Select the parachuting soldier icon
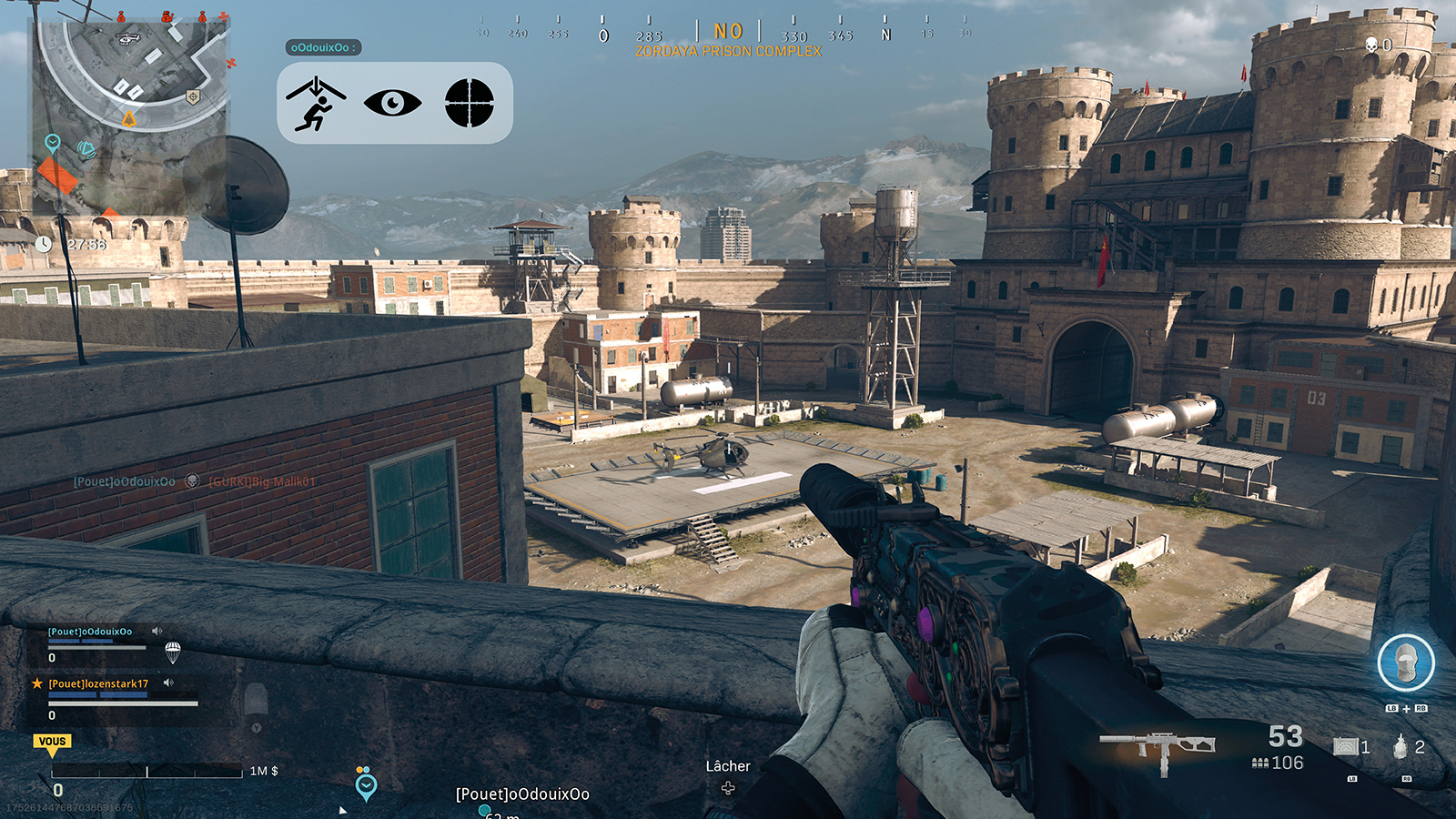 coord(315,104)
